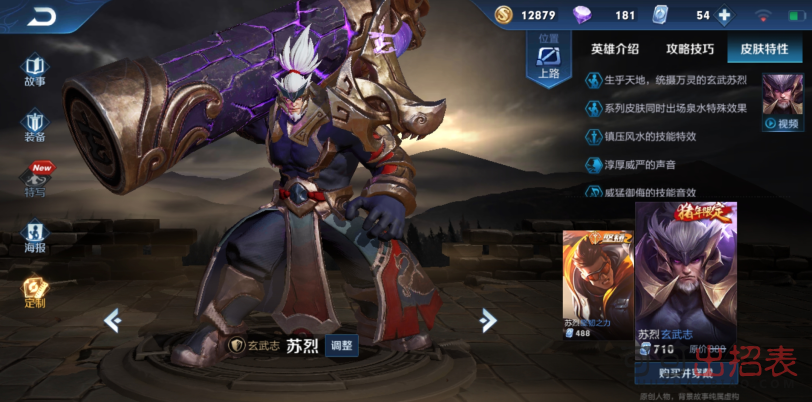Open the 故事 story section
Screen dimensions: 812x402
[35, 71]
